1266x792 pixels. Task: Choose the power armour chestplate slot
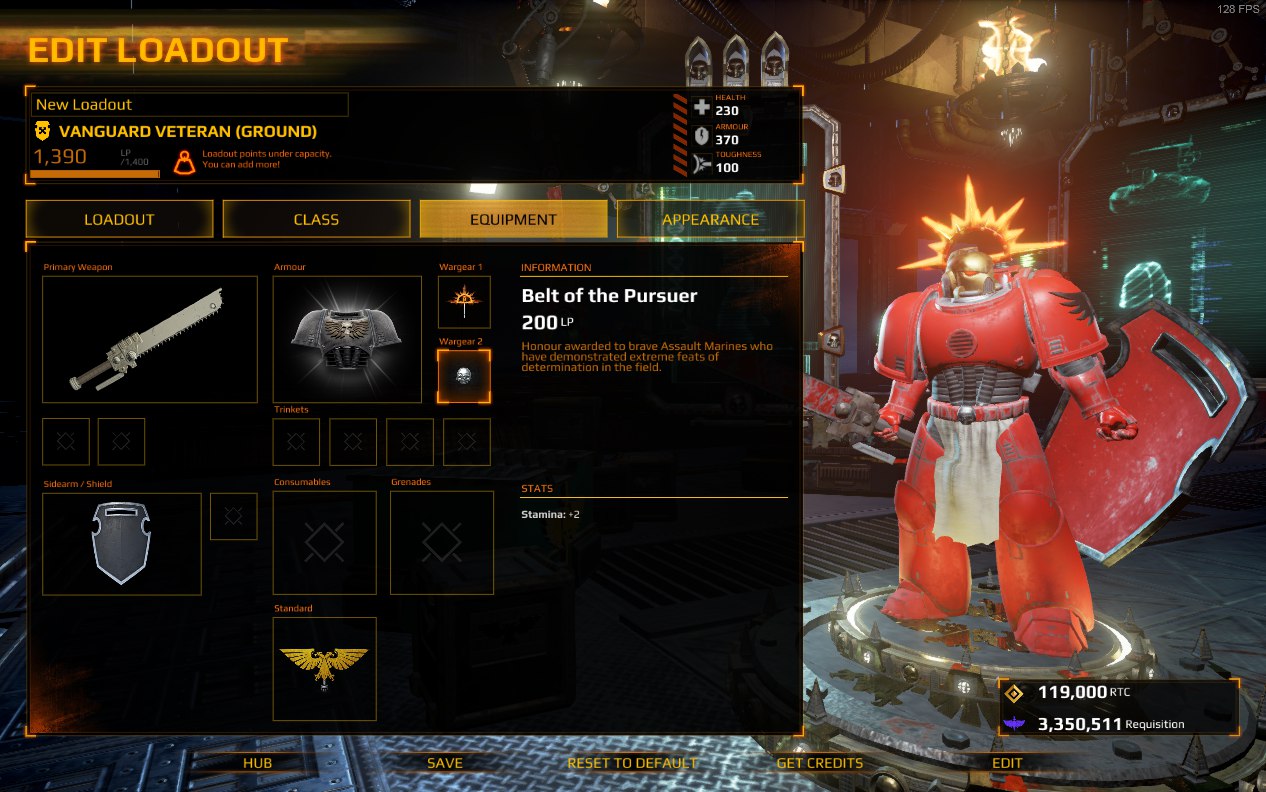coord(347,339)
